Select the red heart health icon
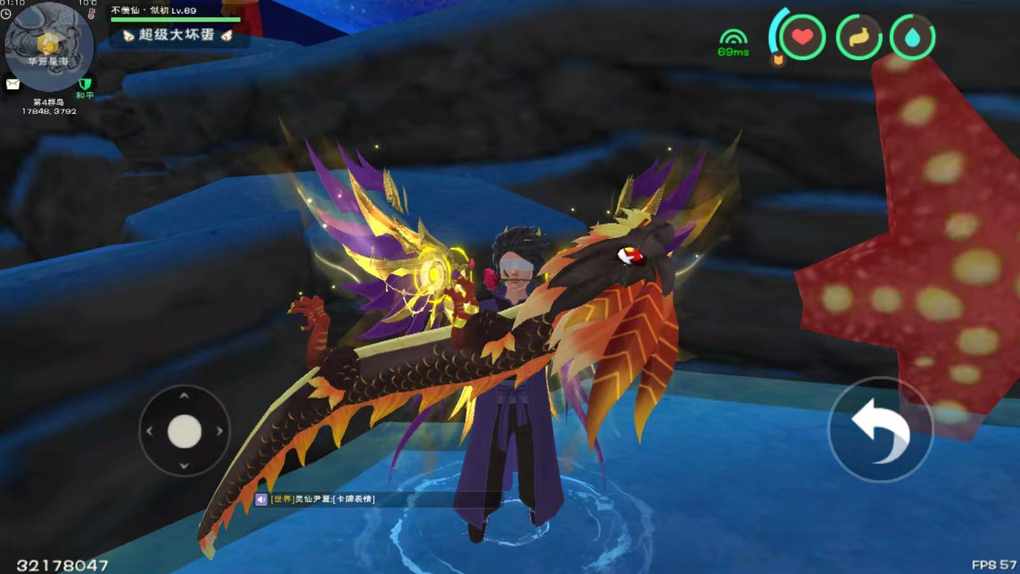Screen dimensions: 1020x574 click(802, 38)
